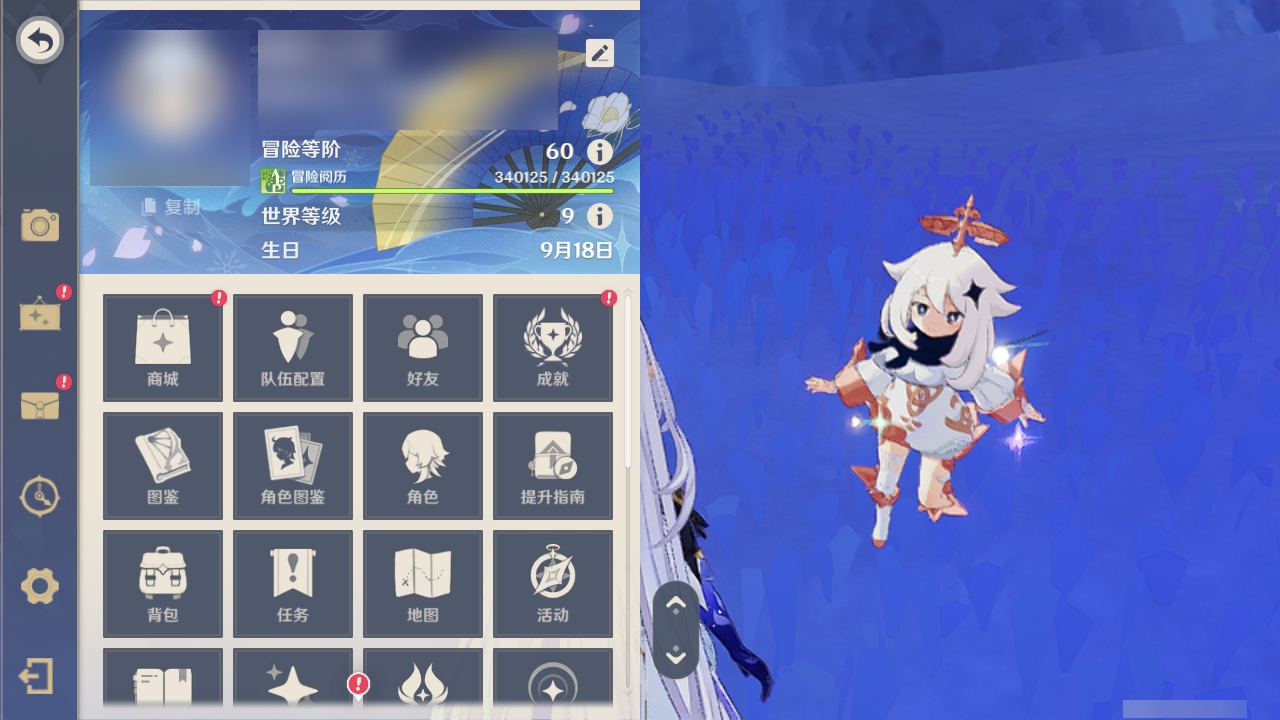Screen dimensions: 1280x720
Task: Click the info icon next to 冒险等阶 60
Action: [598, 152]
